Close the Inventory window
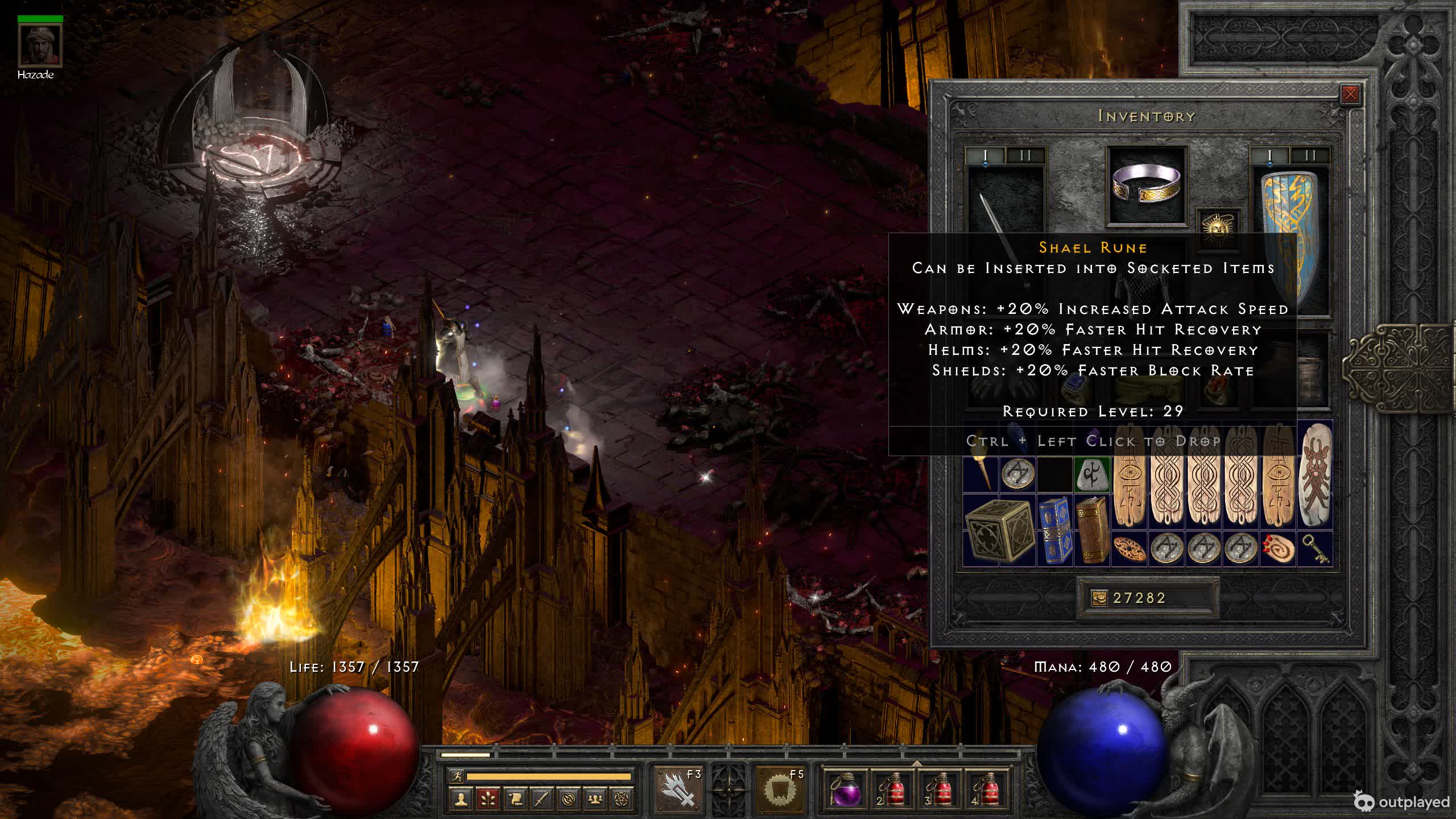This screenshot has width=1456, height=819. click(x=1350, y=94)
